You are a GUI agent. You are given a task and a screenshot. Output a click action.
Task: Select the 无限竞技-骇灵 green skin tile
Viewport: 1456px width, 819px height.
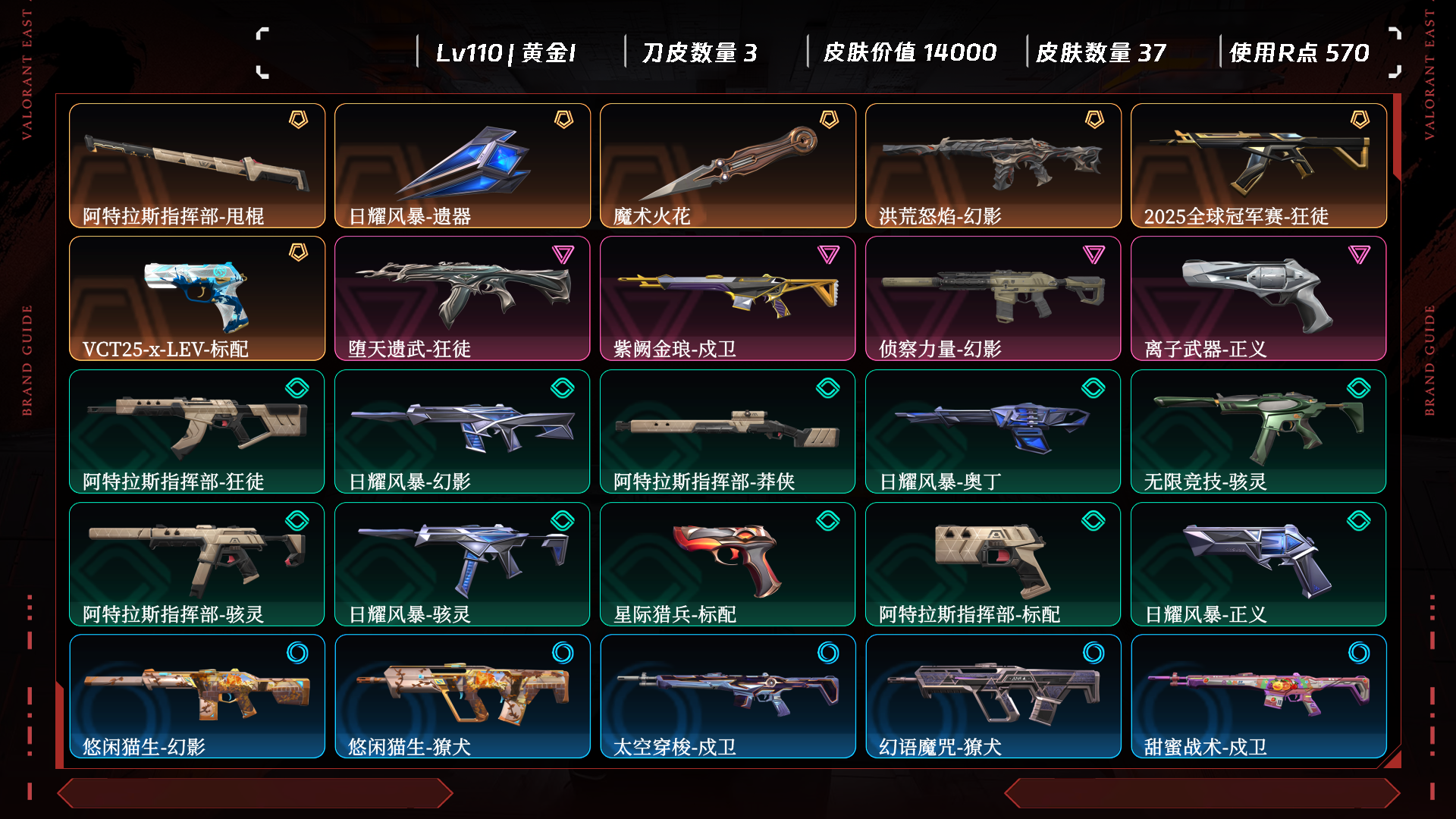[x=1259, y=431]
